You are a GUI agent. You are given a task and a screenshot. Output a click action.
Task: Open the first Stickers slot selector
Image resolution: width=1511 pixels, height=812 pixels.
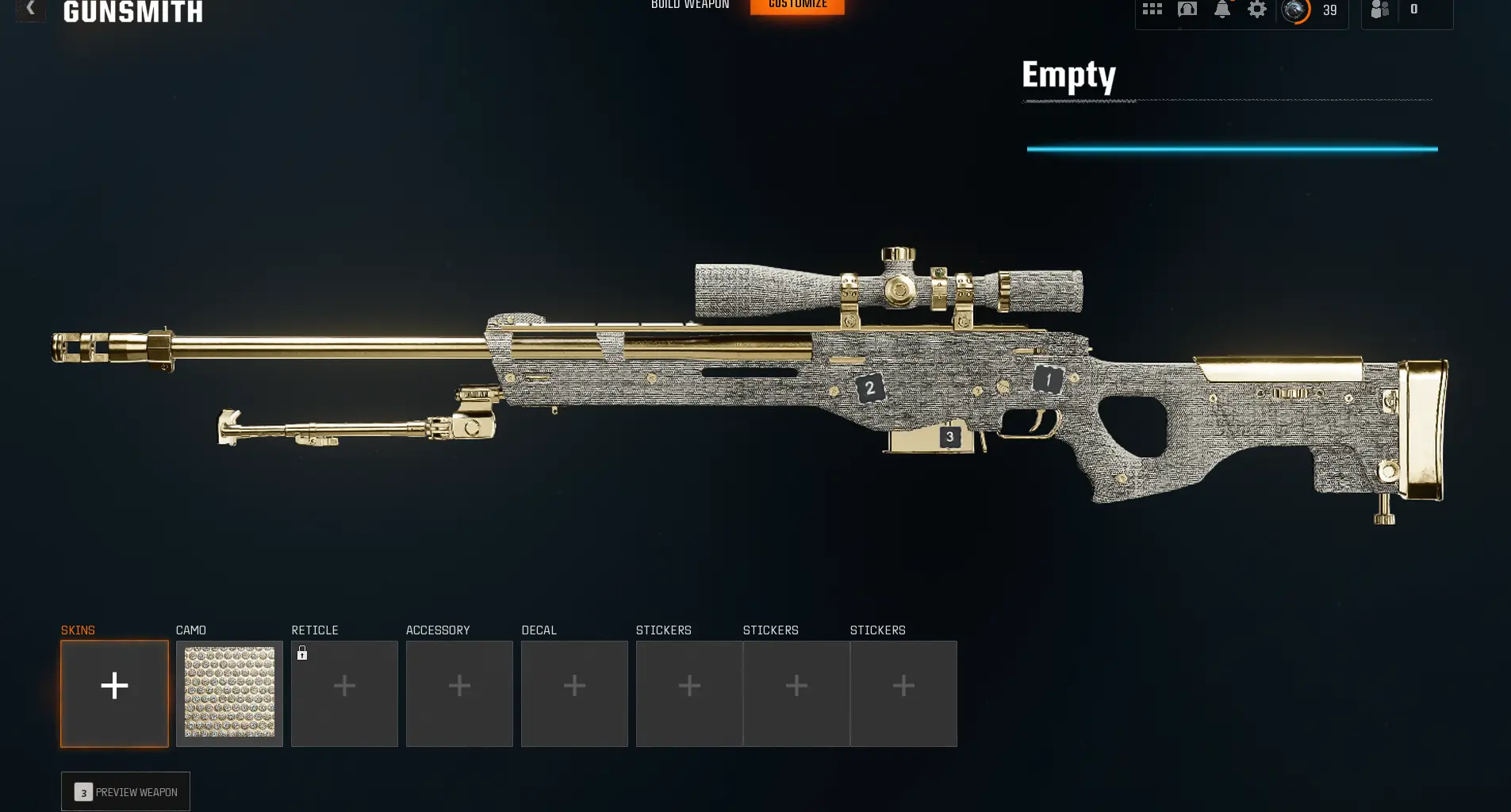689,694
